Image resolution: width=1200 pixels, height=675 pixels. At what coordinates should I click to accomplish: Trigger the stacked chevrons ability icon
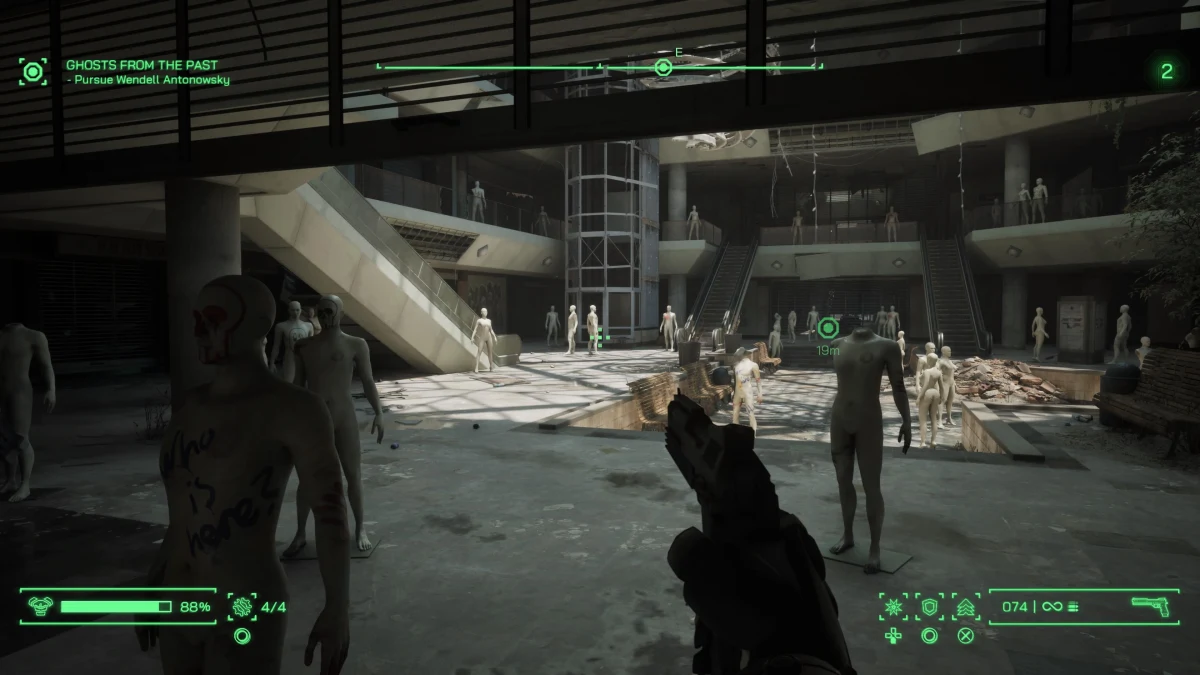[966, 606]
